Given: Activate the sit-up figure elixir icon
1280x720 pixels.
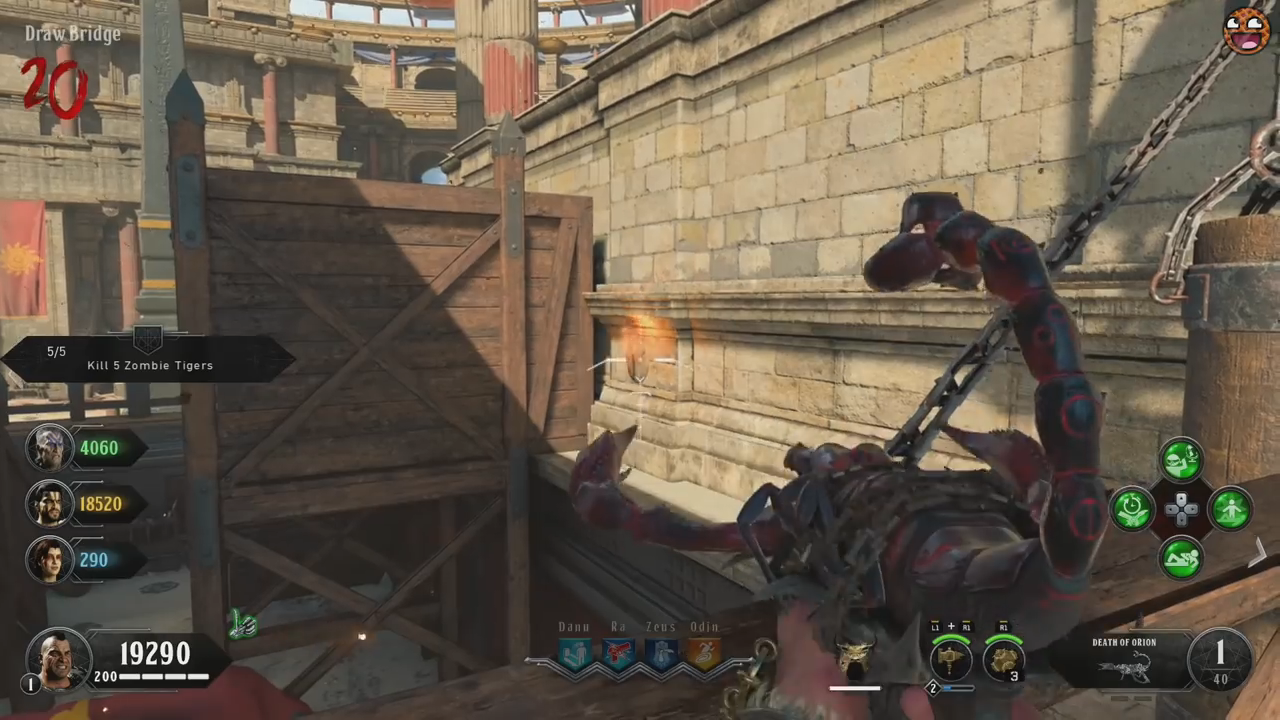Looking at the screenshot, I should click(x=1181, y=558).
